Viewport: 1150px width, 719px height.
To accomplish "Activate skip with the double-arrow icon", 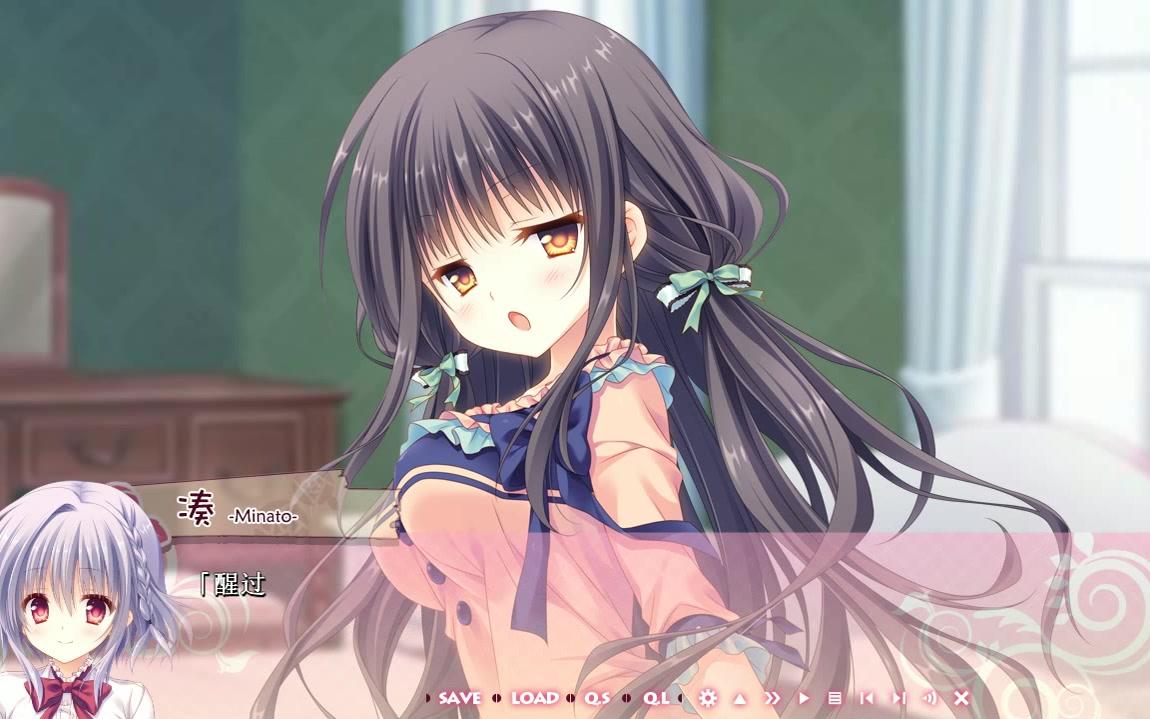I will (x=772, y=698).
